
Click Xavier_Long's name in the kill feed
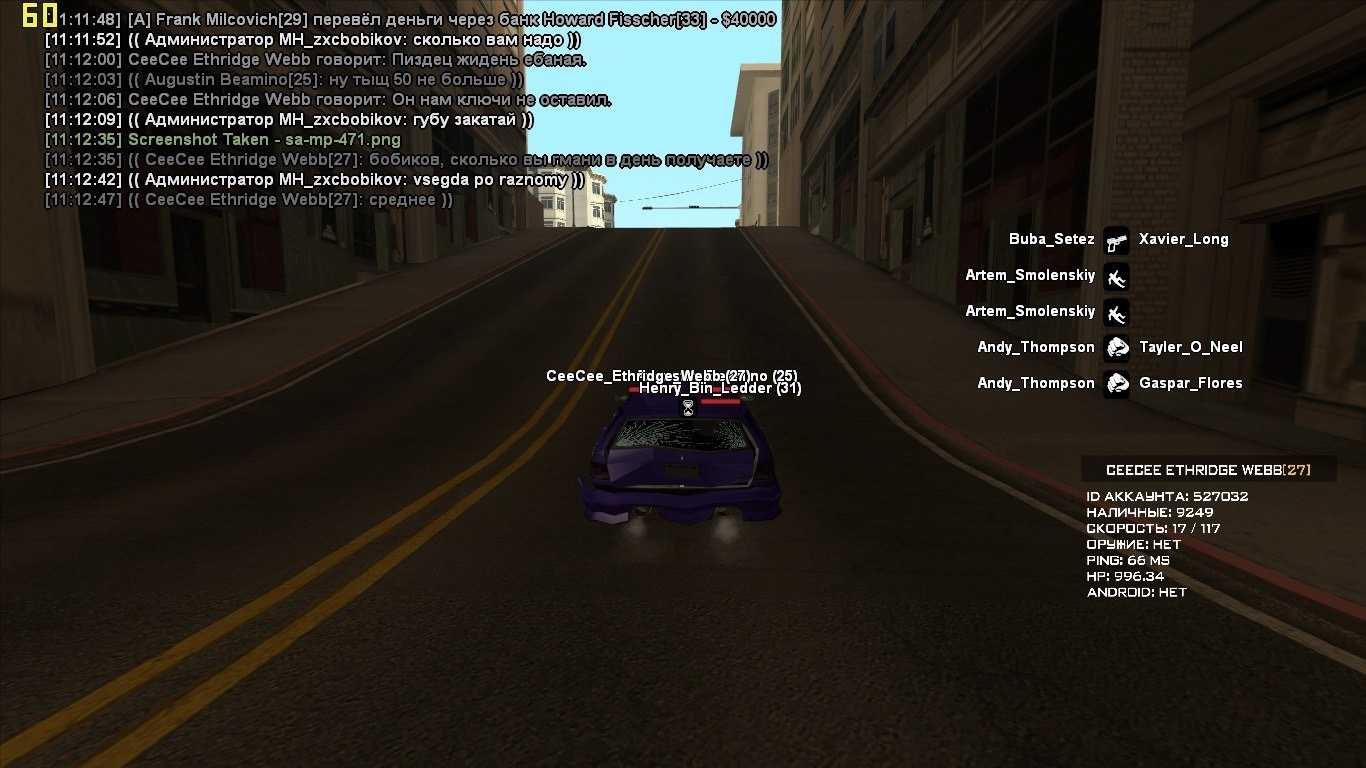1183,239
